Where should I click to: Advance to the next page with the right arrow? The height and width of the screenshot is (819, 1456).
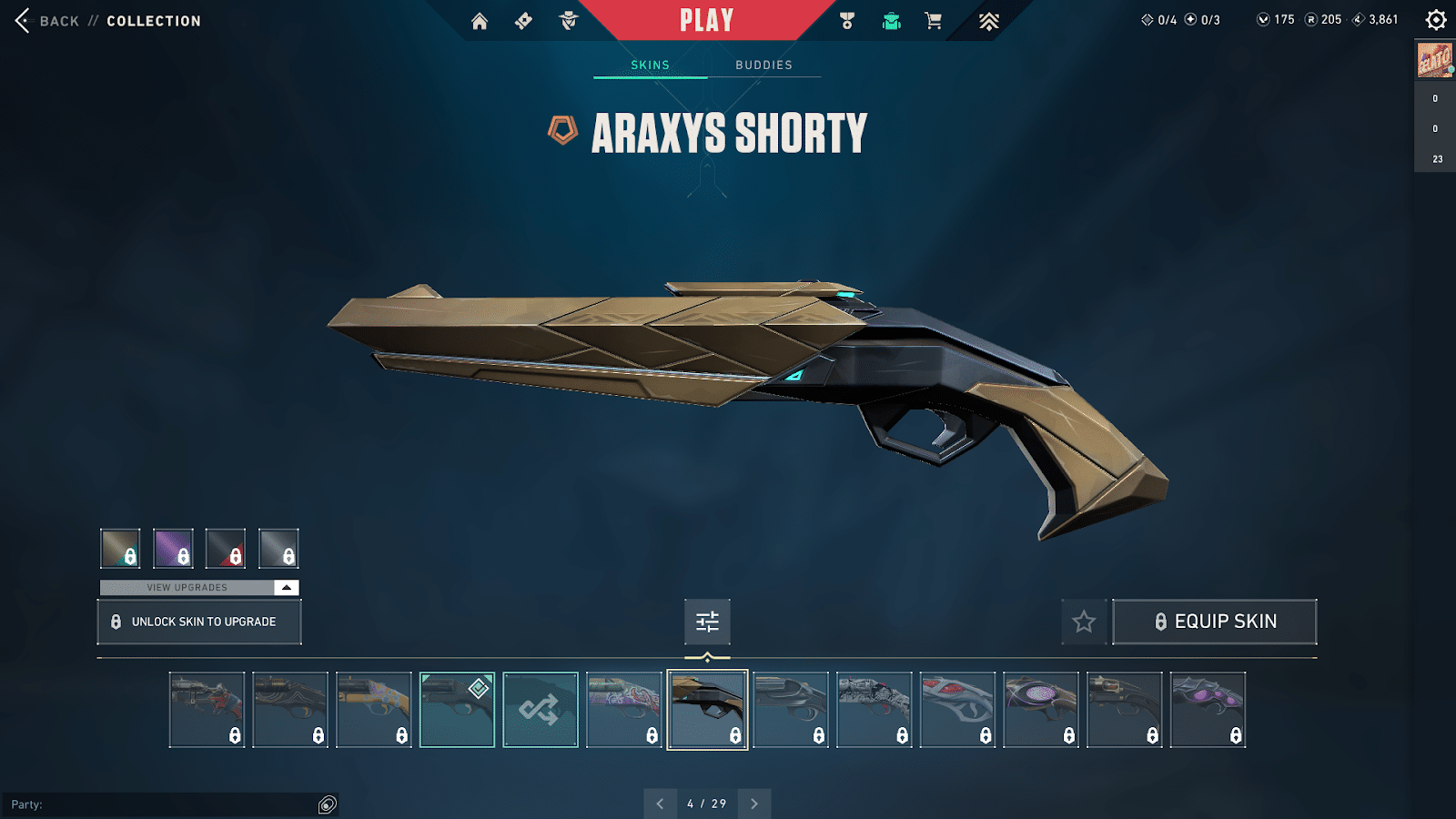[753, 804]
